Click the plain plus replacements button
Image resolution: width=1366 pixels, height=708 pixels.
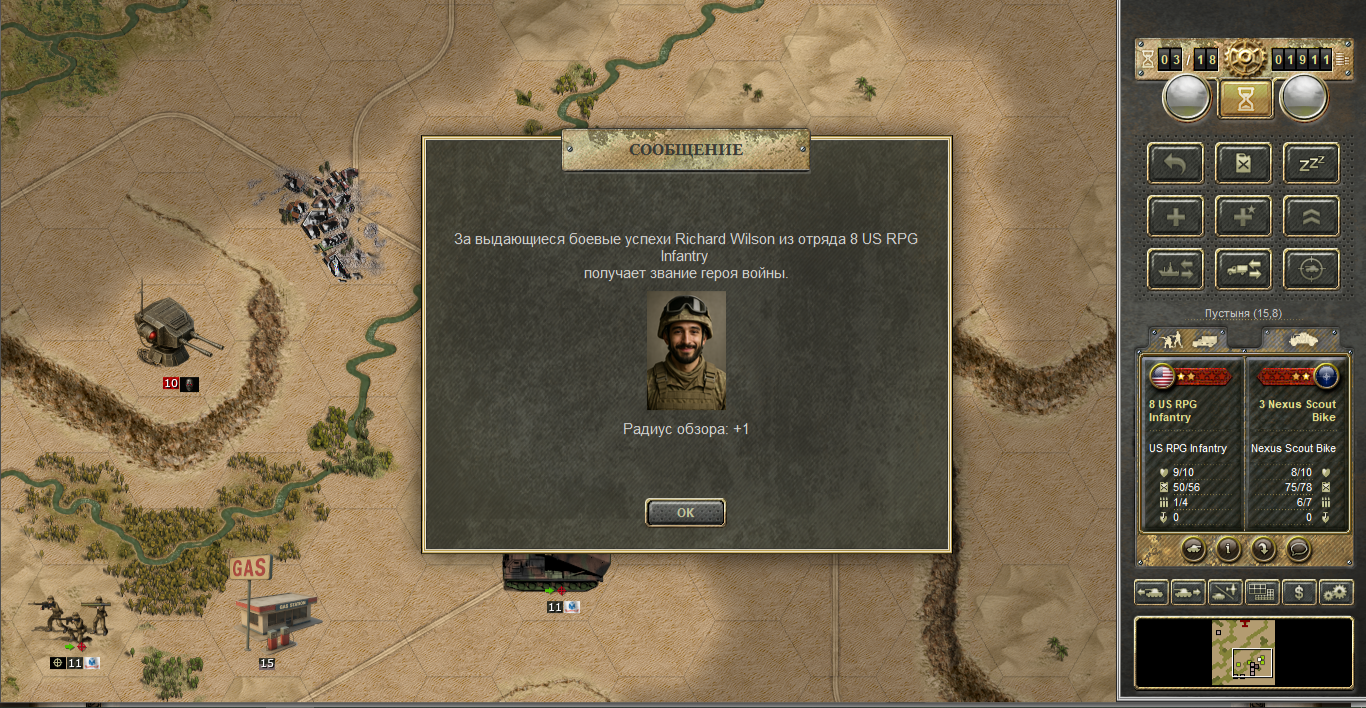[1175, 216]
